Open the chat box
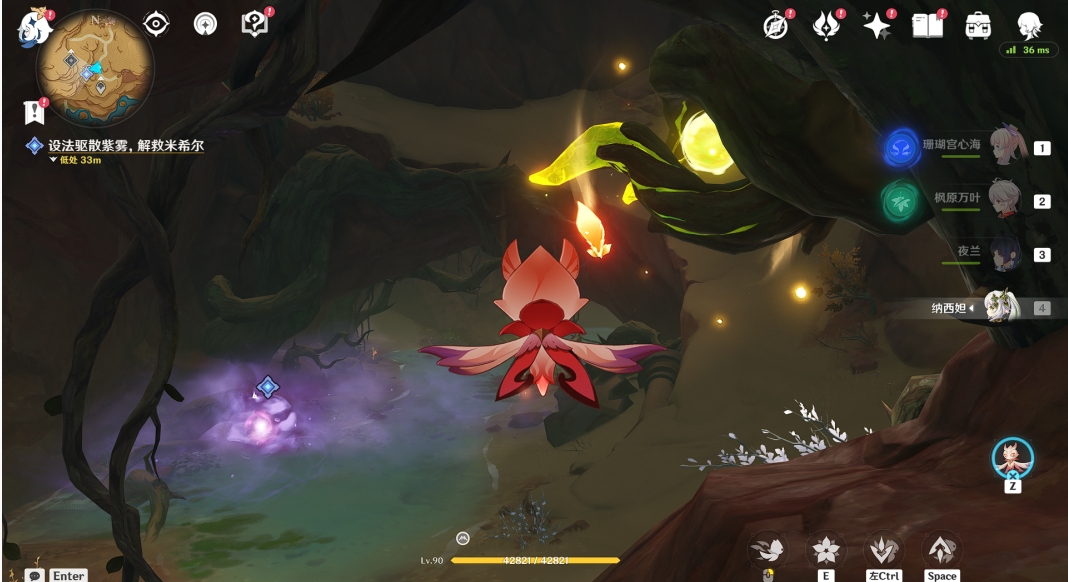Viewport: 1068px width, 582px height. [35, 575]
